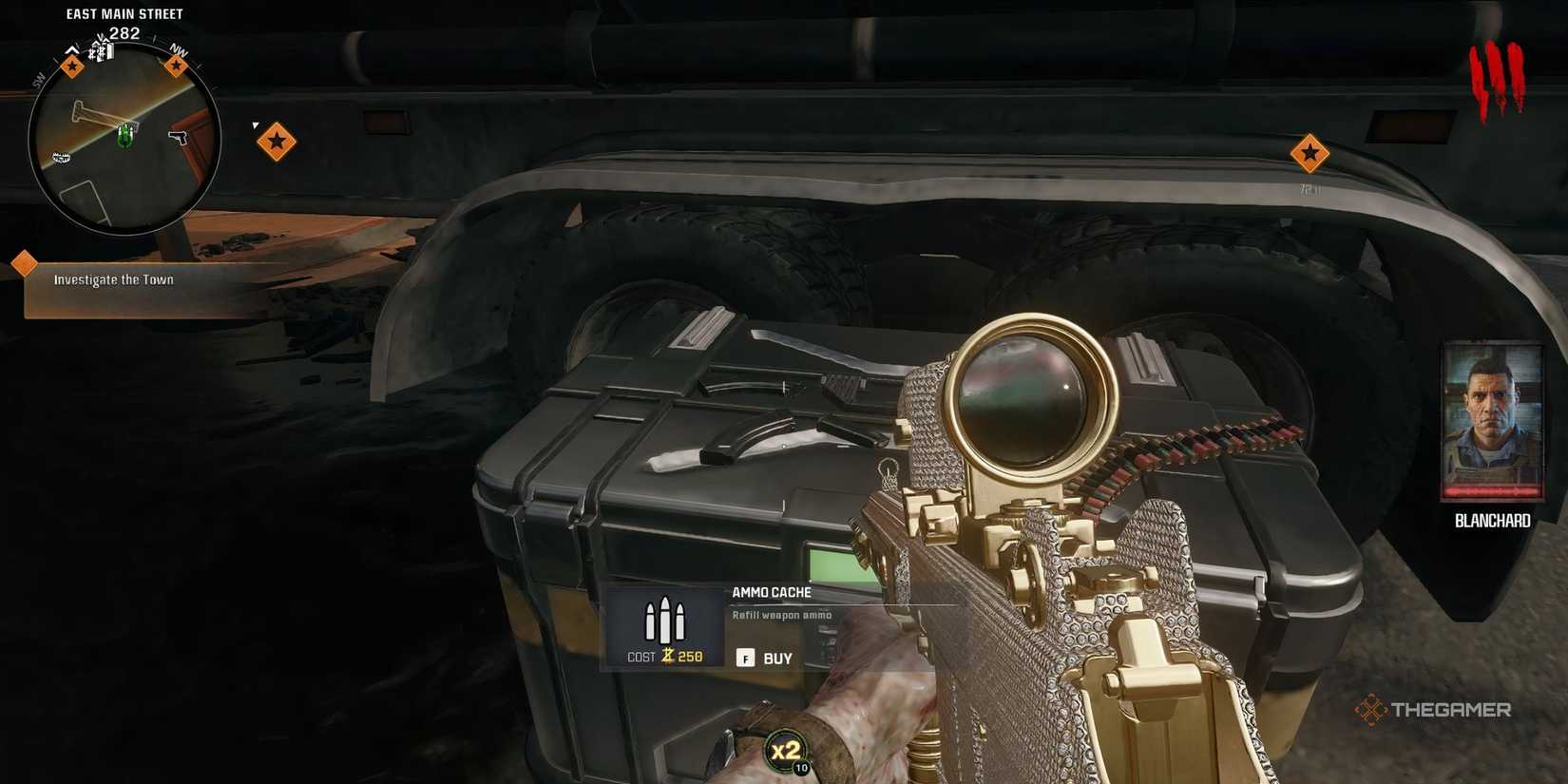The image size is (1568, 784).
Task: Click the orange star marker near the NW compass label
Action: point(177,64)
